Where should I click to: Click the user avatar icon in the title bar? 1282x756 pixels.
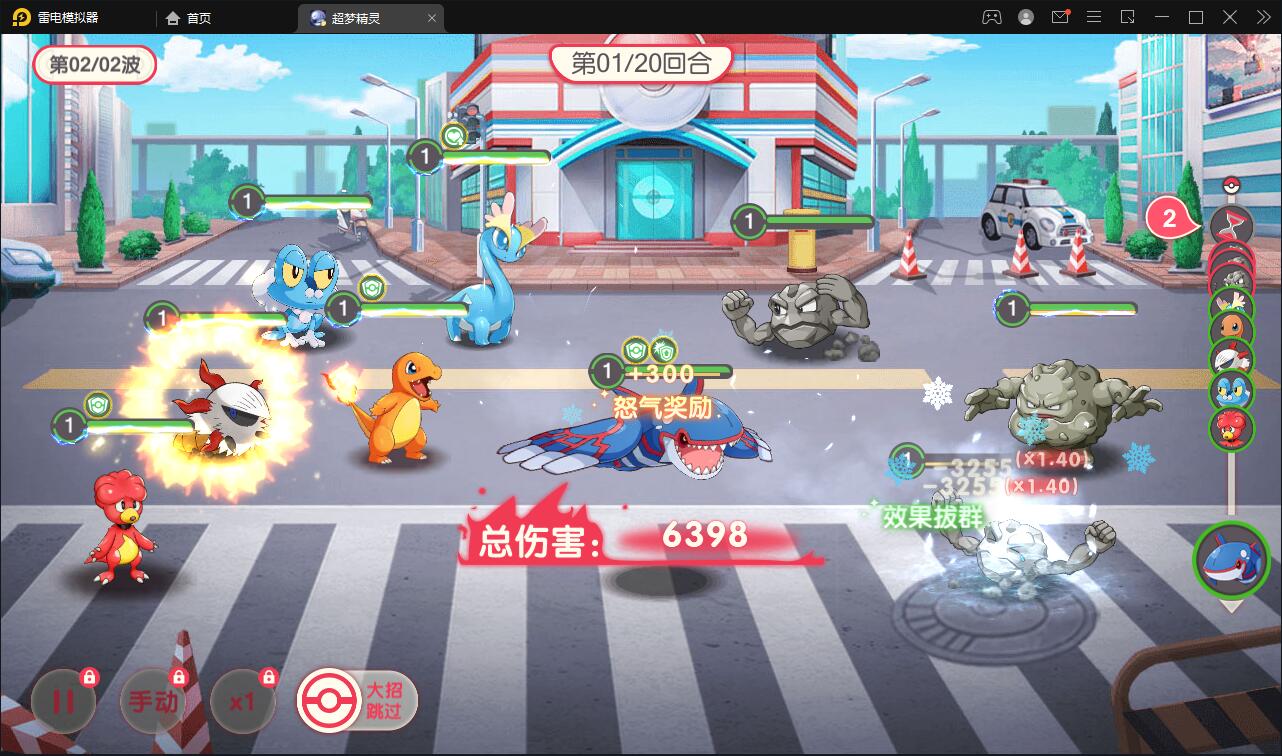click(1026, 16)
